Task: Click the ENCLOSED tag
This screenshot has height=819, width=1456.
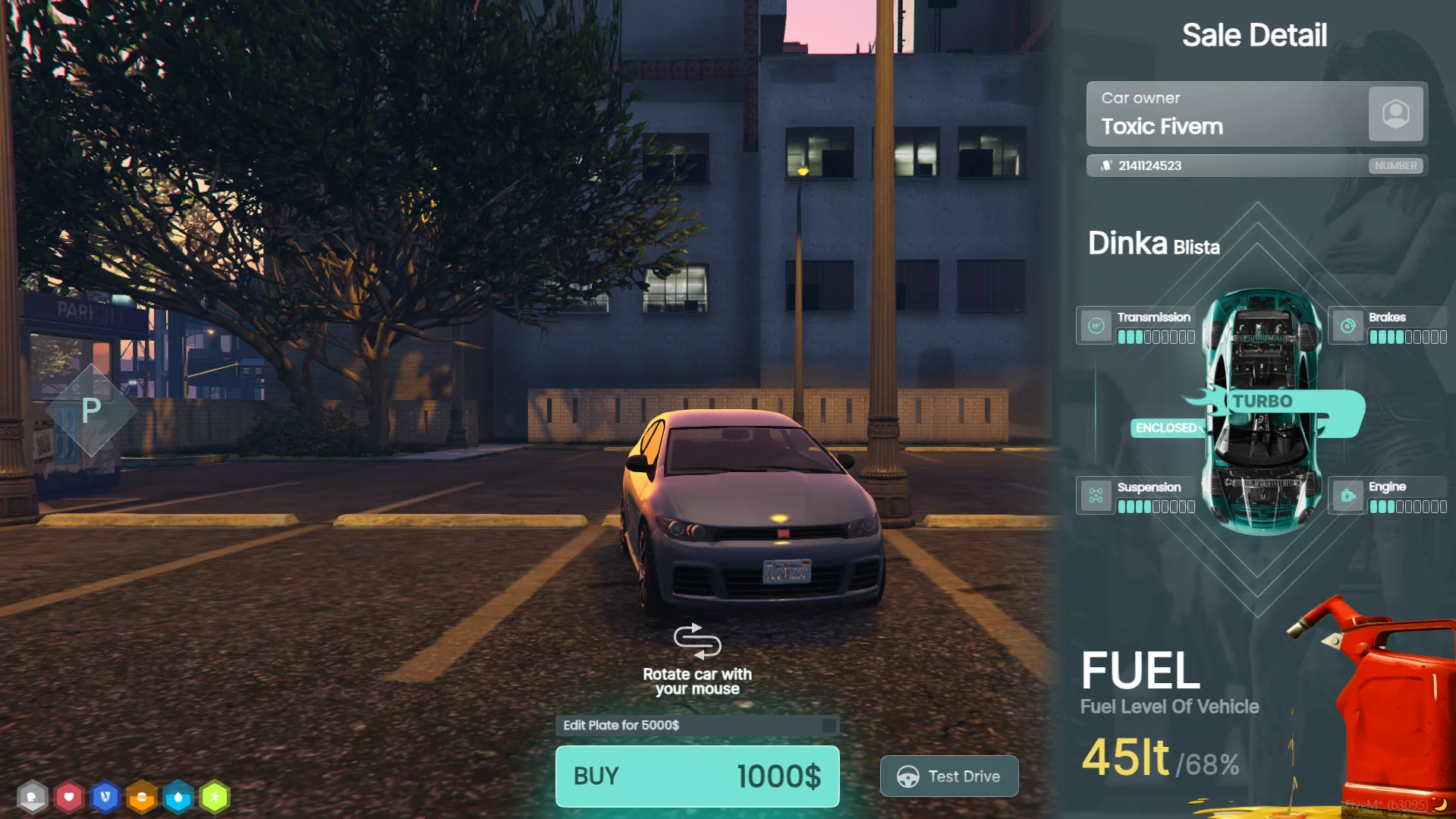Action: tap(1165, 428)
